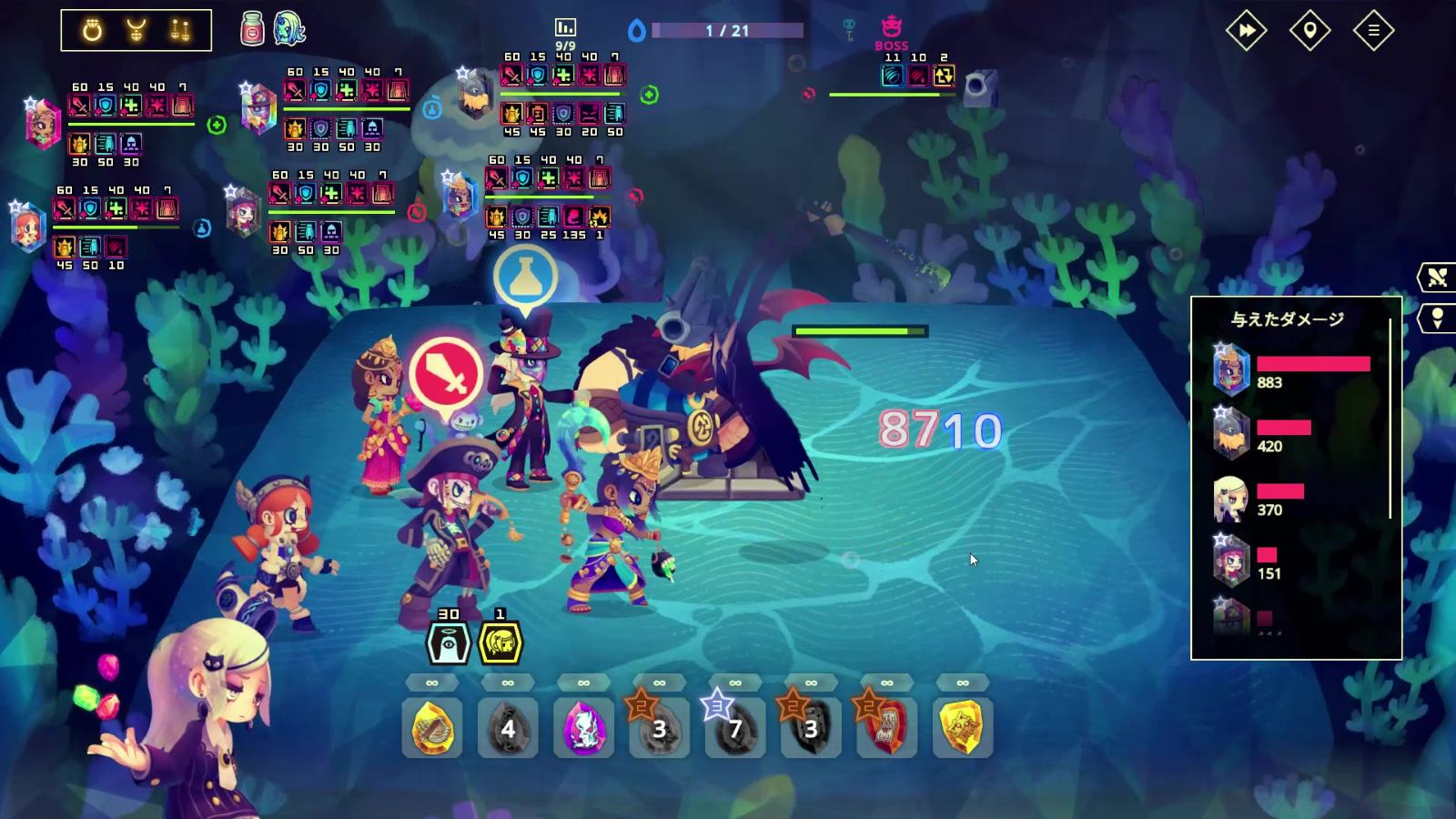Use the yellow gem with the gold emblem

click(963, 727)
